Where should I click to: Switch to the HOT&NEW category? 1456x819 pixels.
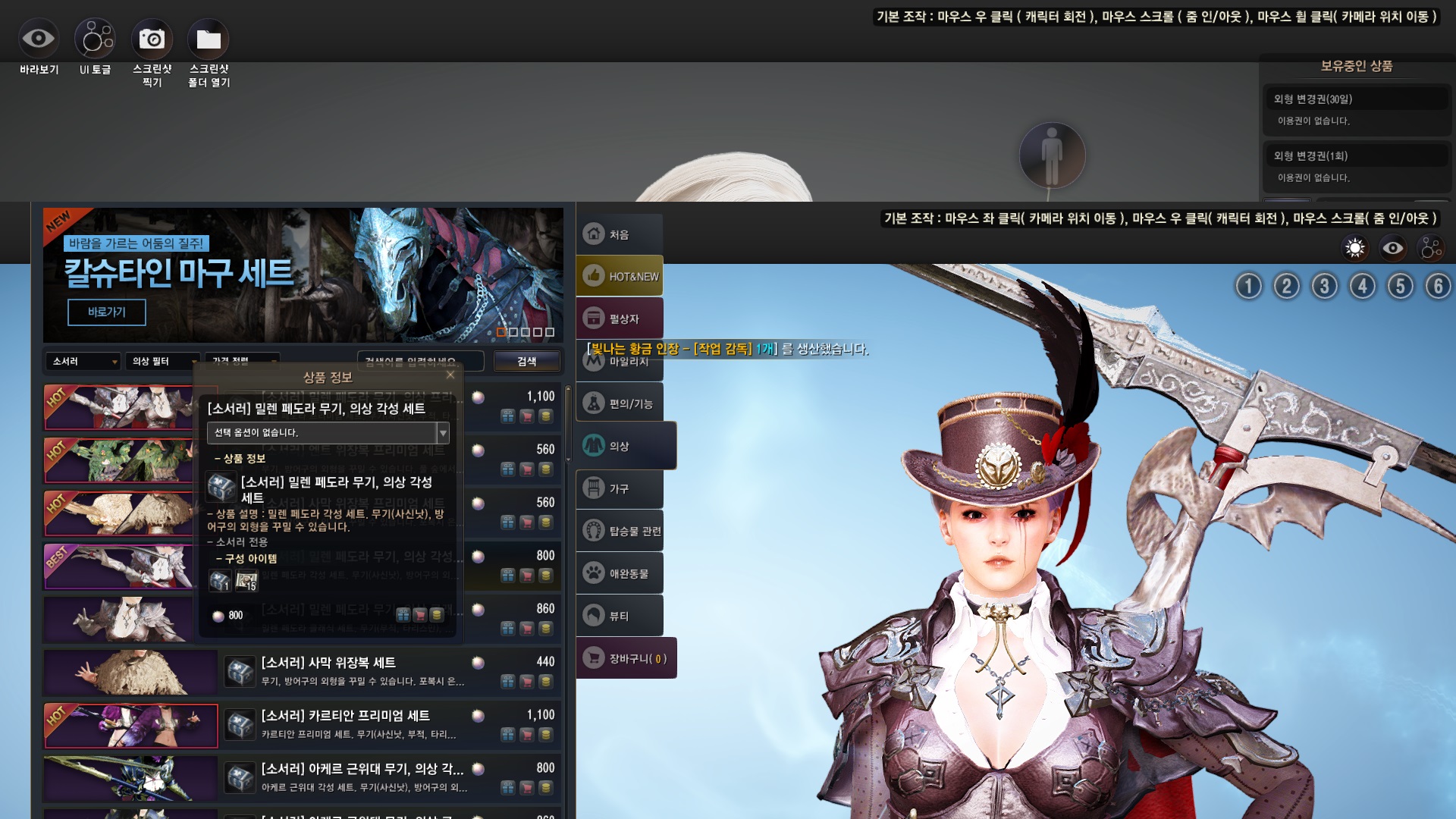click(620, 277)
